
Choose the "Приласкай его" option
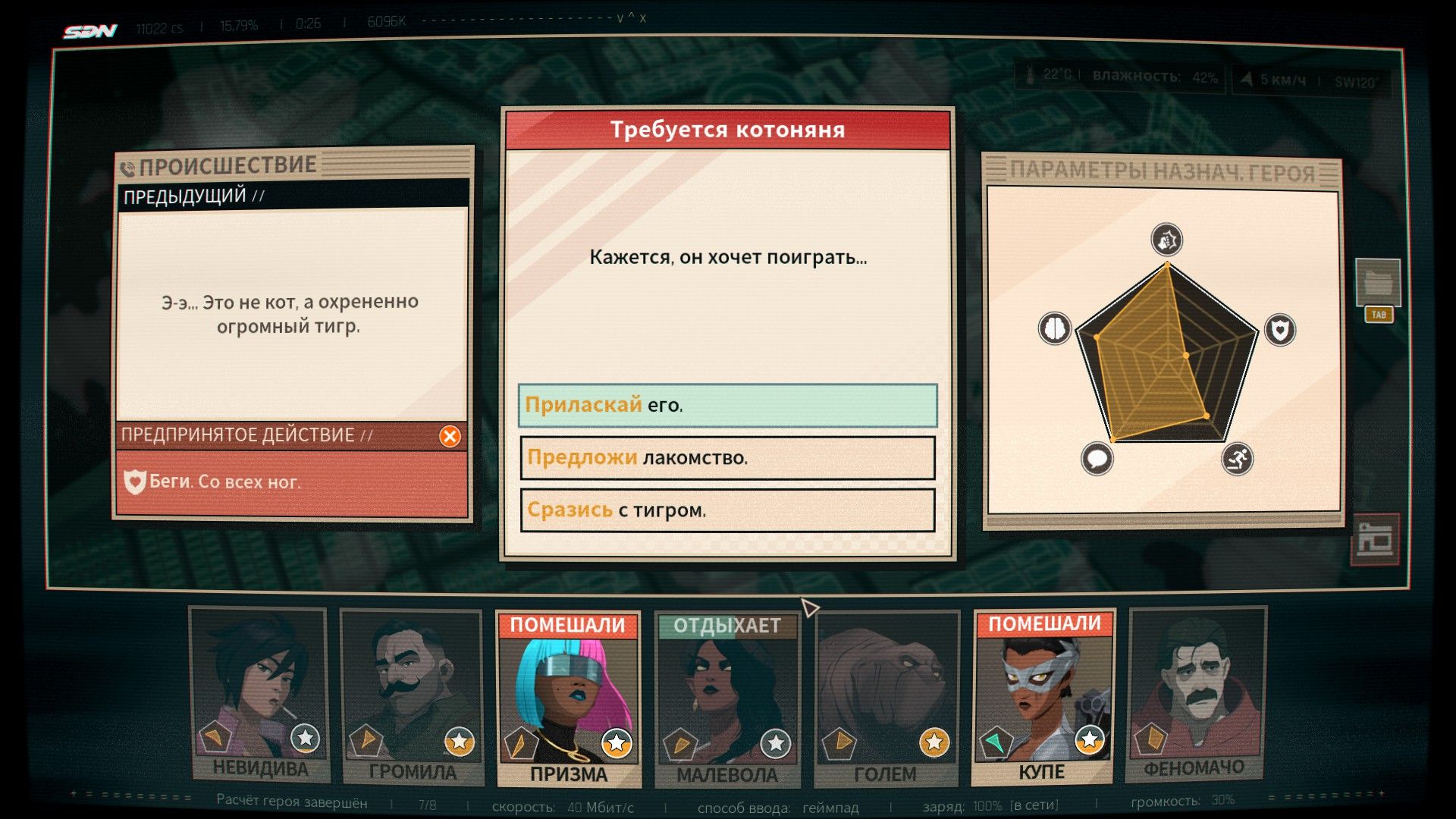727,405
